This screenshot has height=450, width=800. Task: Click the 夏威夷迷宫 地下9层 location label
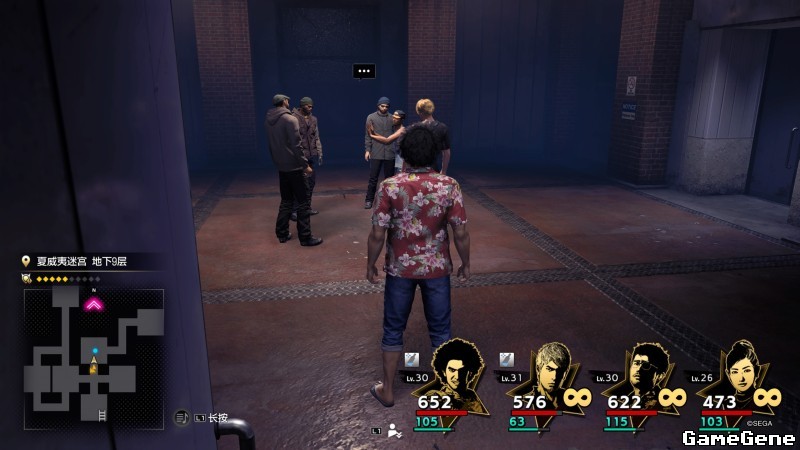coord(89,262)
